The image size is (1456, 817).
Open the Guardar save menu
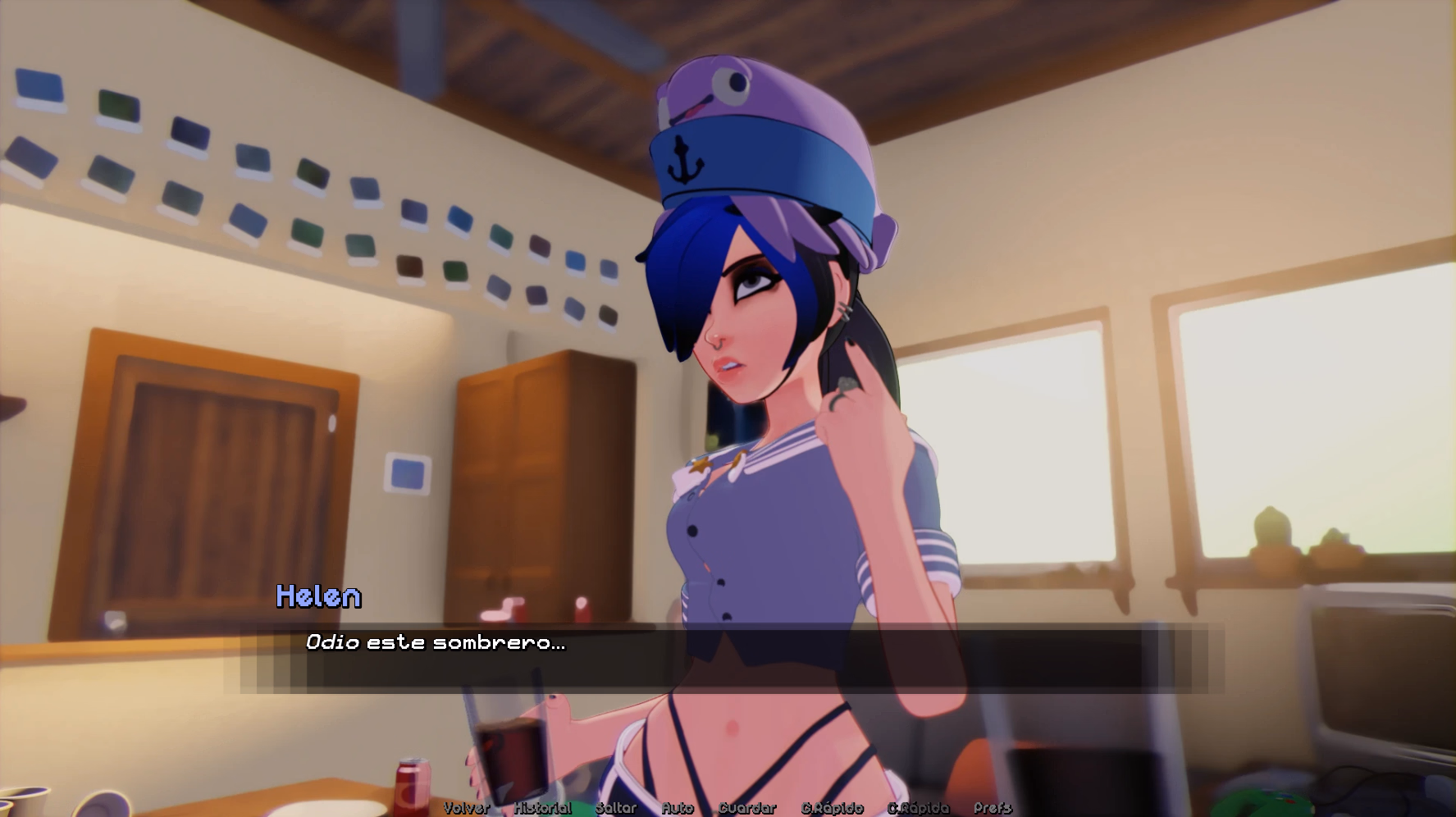[747, 808]
